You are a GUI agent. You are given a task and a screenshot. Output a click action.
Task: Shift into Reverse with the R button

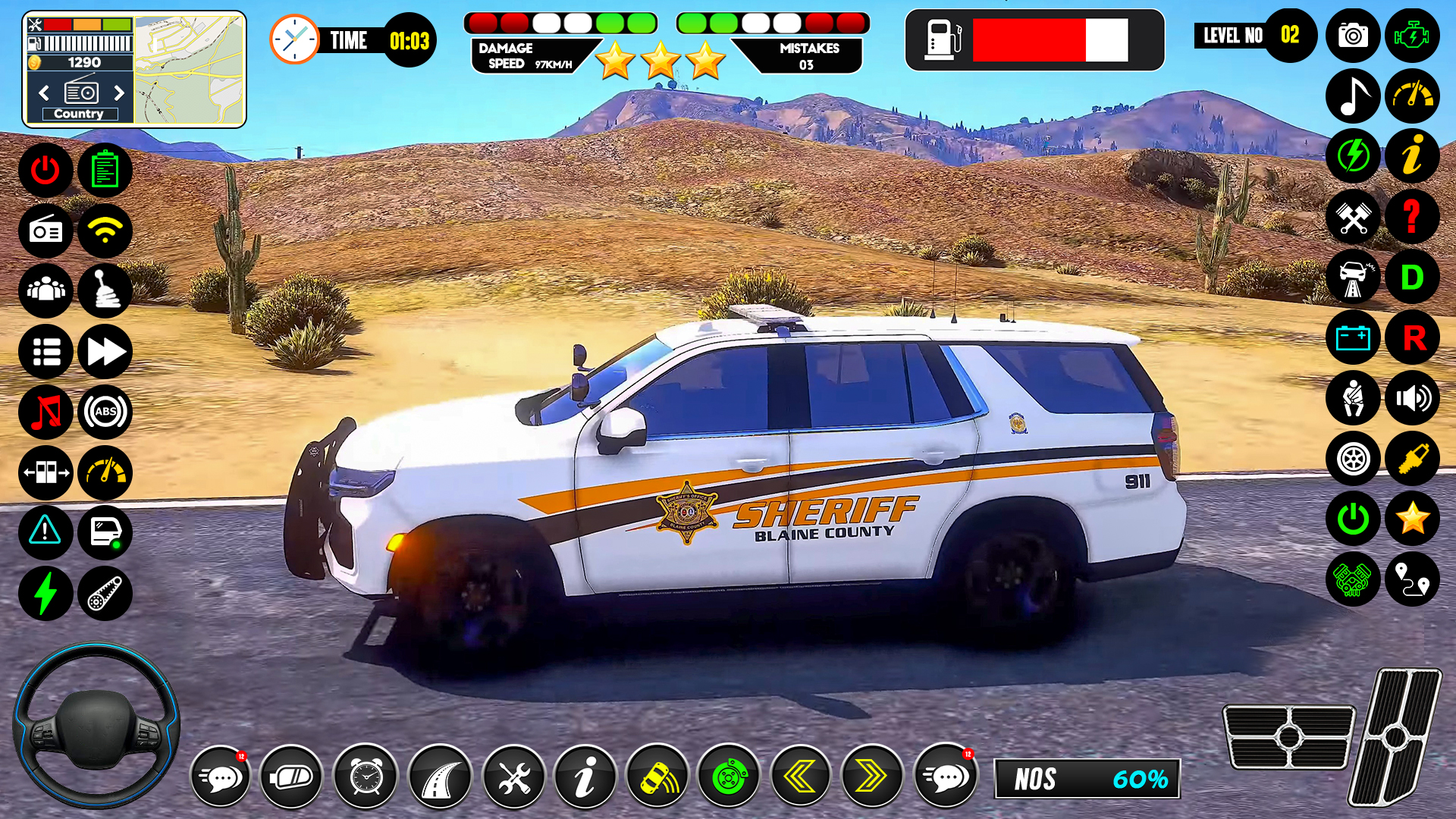point(1412,338)
